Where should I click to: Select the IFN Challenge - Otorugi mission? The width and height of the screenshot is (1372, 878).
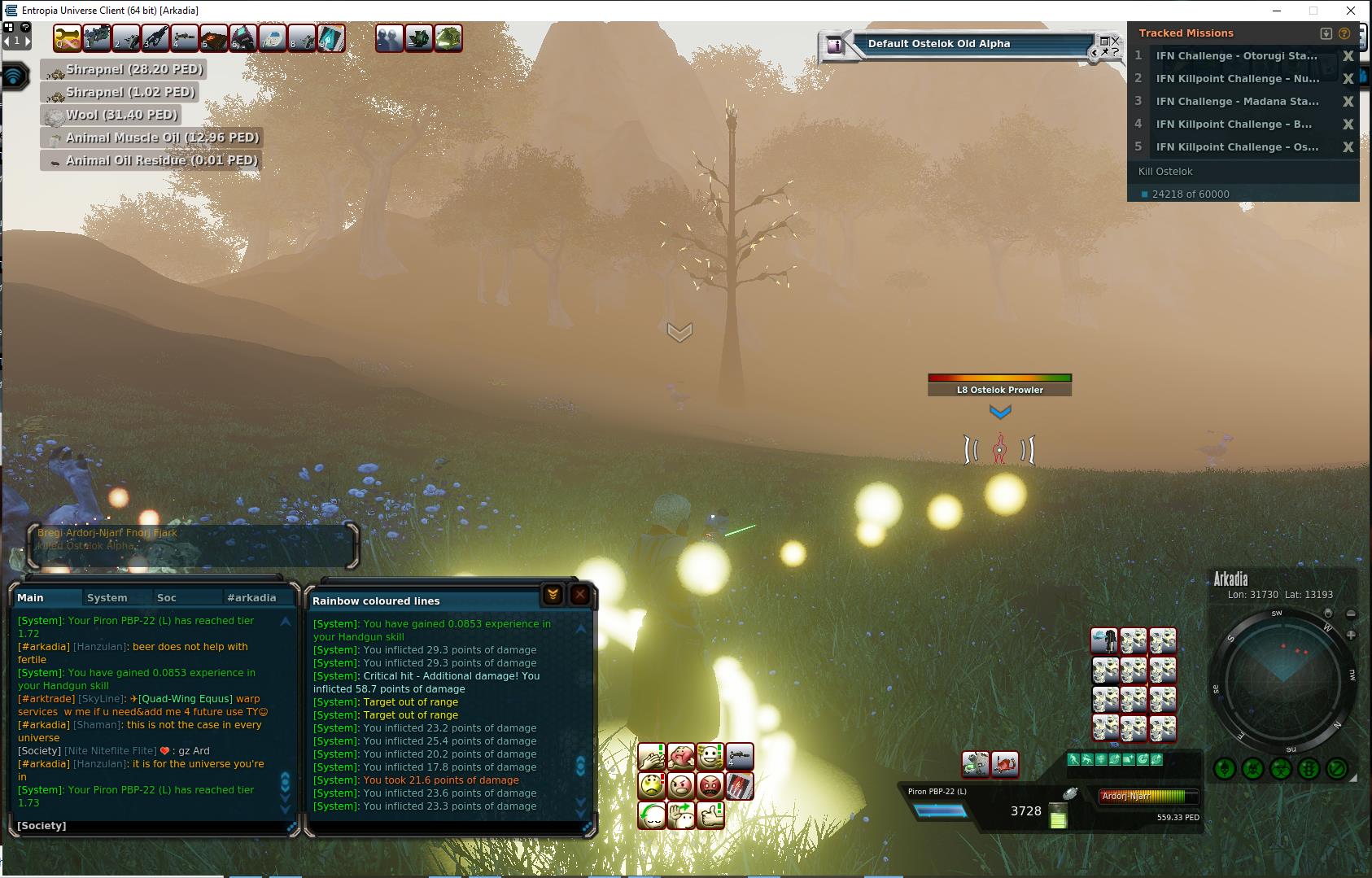[x=1236, y=56]
